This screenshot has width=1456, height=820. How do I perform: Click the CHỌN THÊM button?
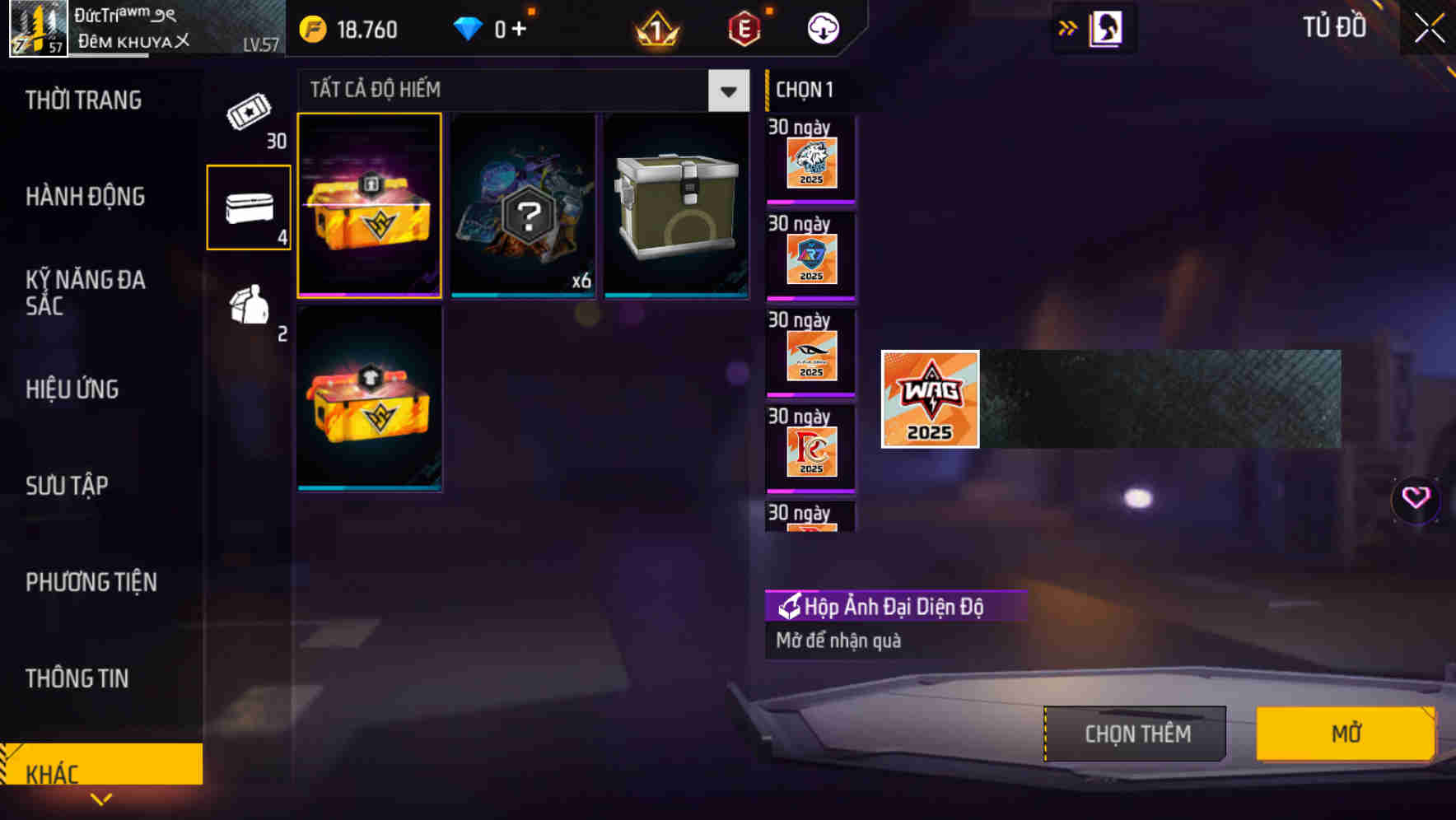tap(1135, 733)
